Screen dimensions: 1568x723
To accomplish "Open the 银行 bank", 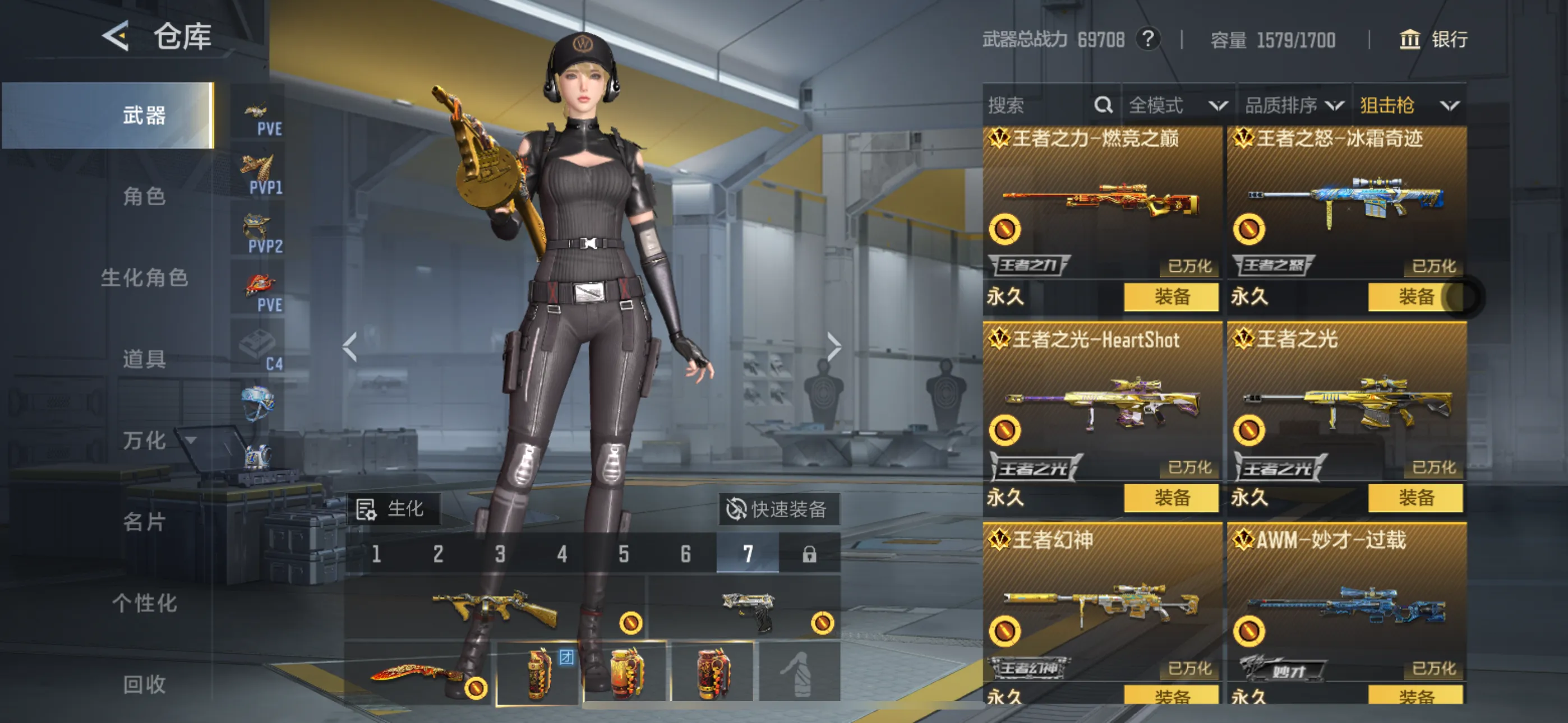I will click(x=1433, y=40).
